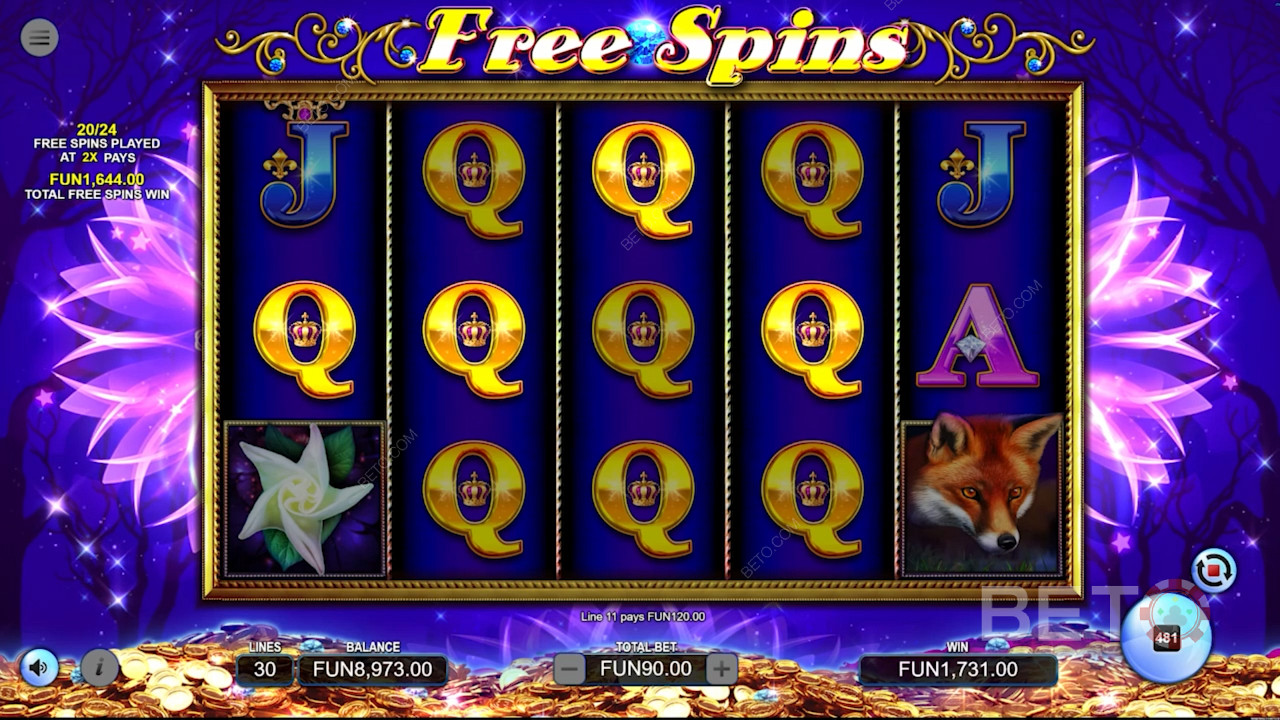Select the Lines value box showing 30
The image size is (1280, 720).
[x=265, y=669]
